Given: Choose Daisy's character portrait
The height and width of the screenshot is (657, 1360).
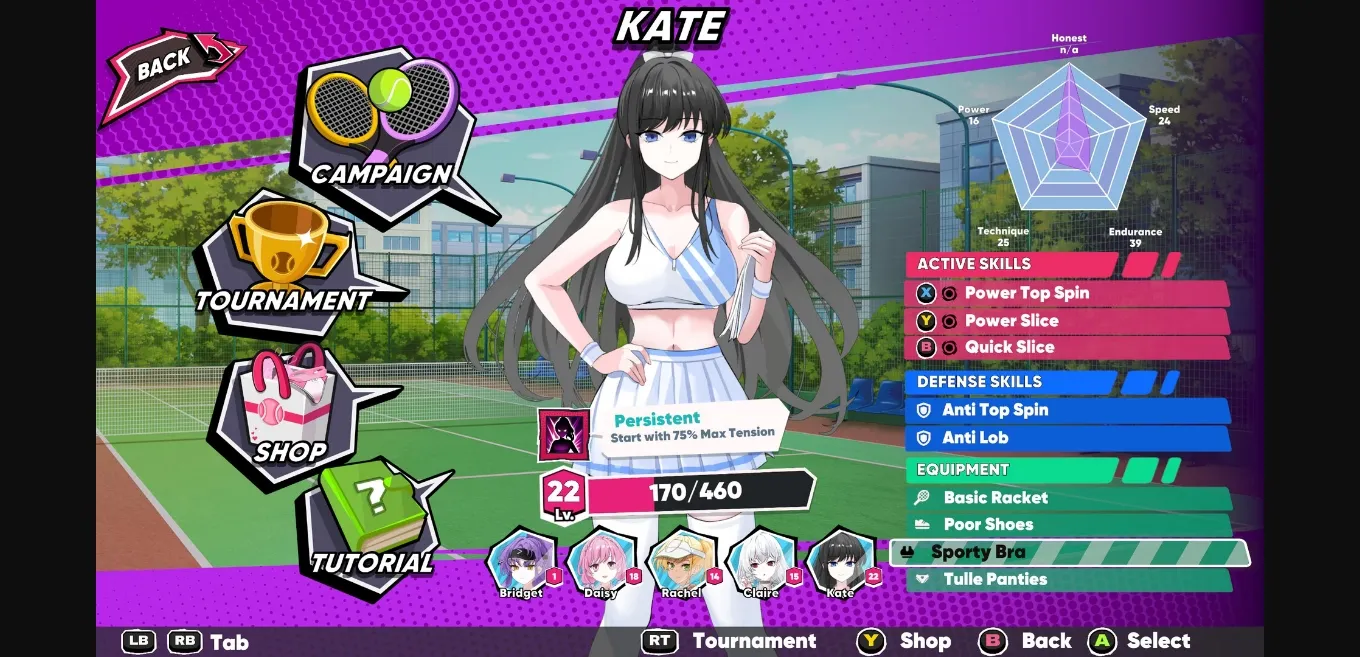Looking at the screenshot, I should [x=601, y=562].
